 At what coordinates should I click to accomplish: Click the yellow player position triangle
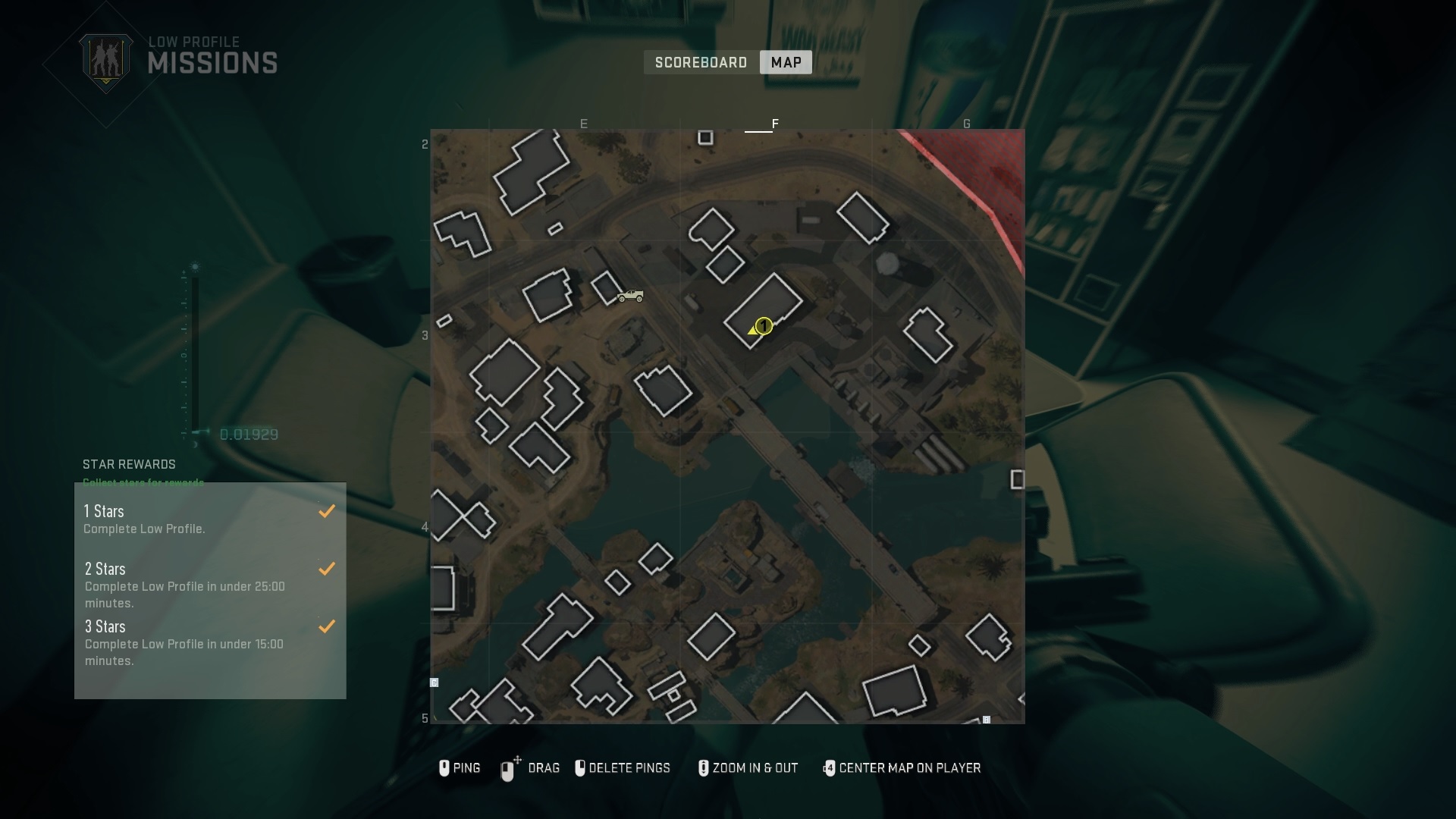(x=753, y=329)
